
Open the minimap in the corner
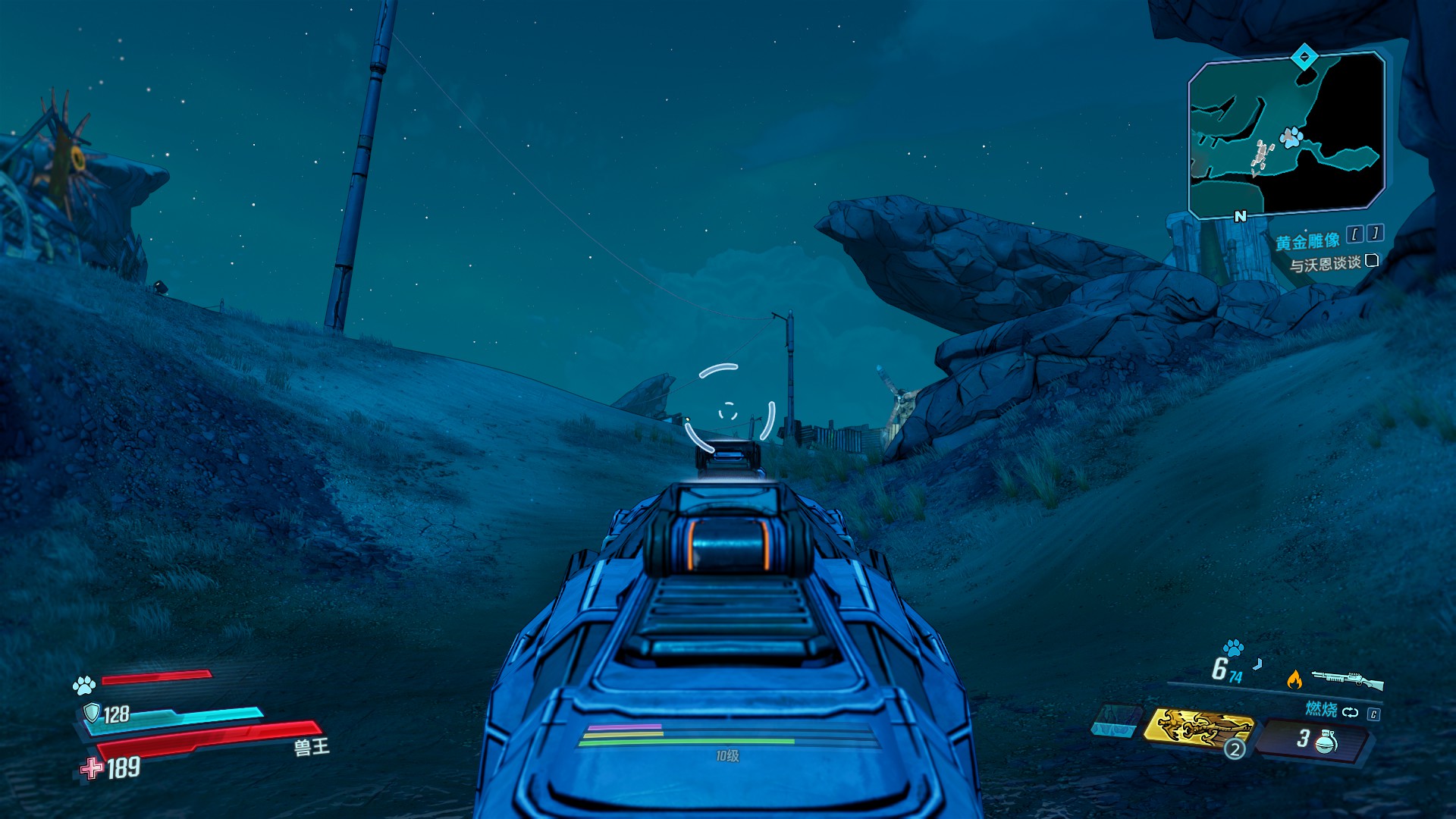1286,135
